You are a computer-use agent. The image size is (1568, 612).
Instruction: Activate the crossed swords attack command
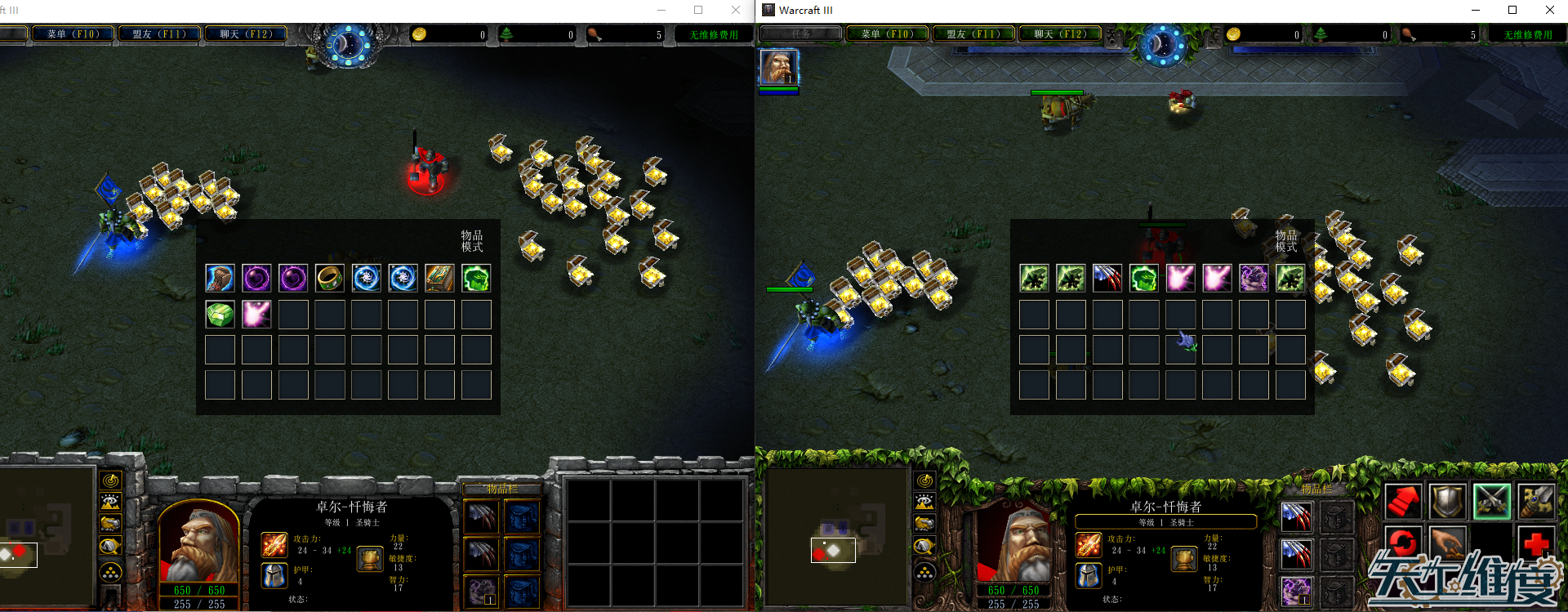click(x=1491, y=501)
